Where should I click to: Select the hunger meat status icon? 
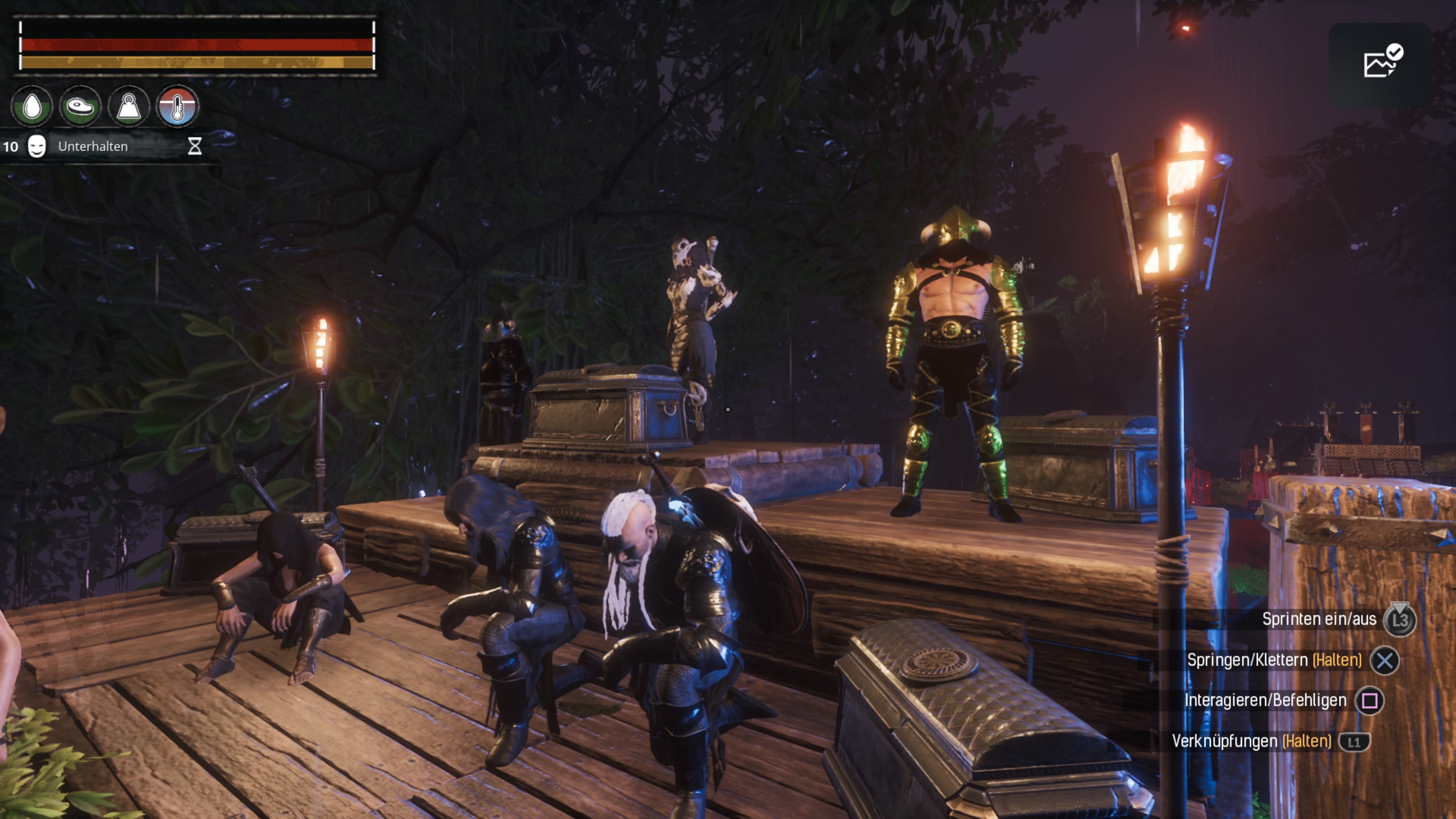pyautogui.click(x=80, y=106)
